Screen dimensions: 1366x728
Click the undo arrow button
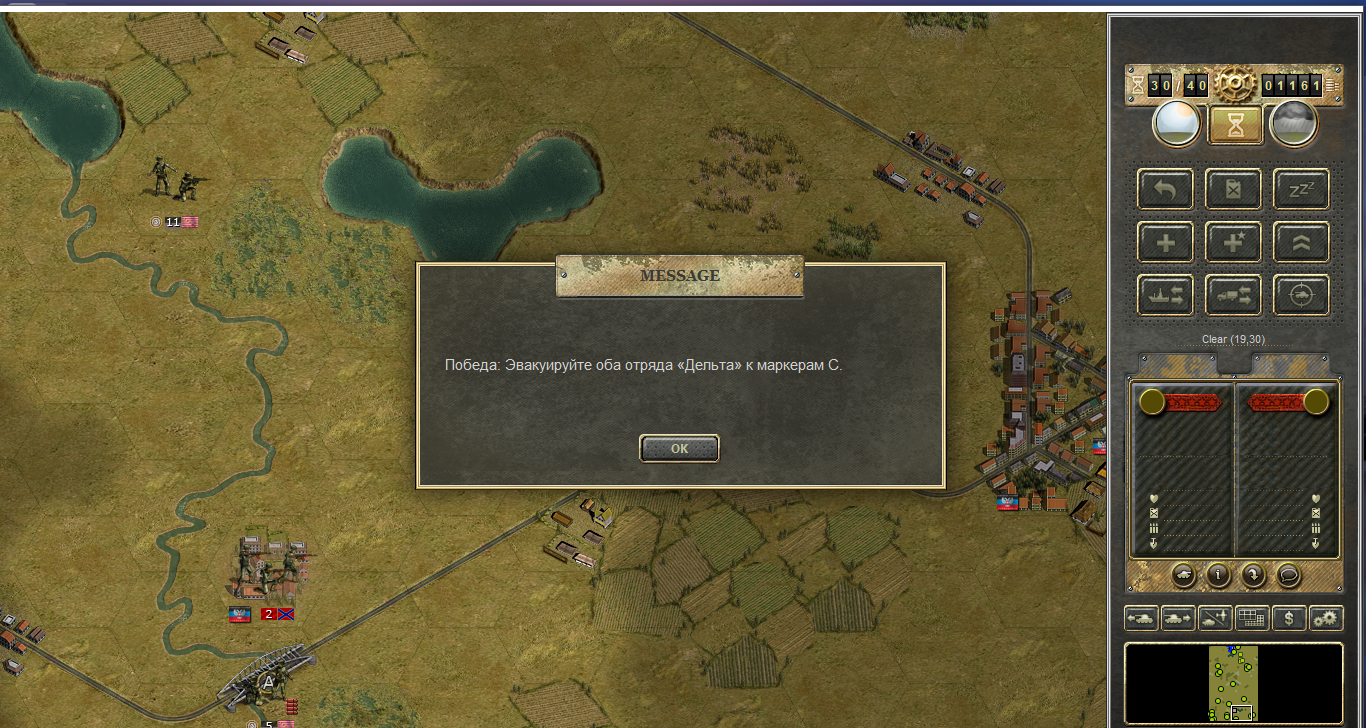1165,189
